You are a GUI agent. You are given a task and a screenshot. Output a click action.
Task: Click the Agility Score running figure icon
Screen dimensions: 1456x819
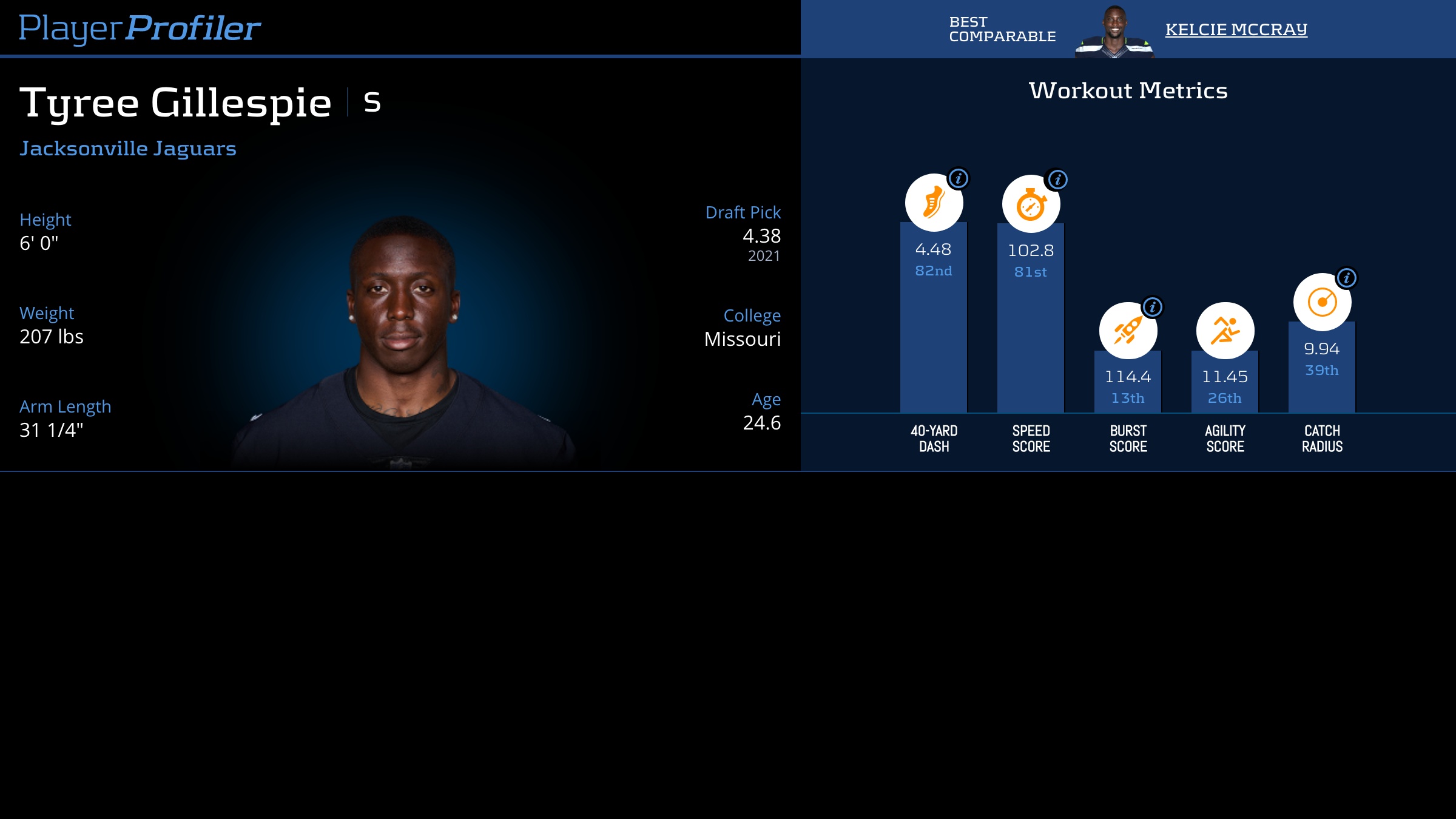tap(1225, 331)
